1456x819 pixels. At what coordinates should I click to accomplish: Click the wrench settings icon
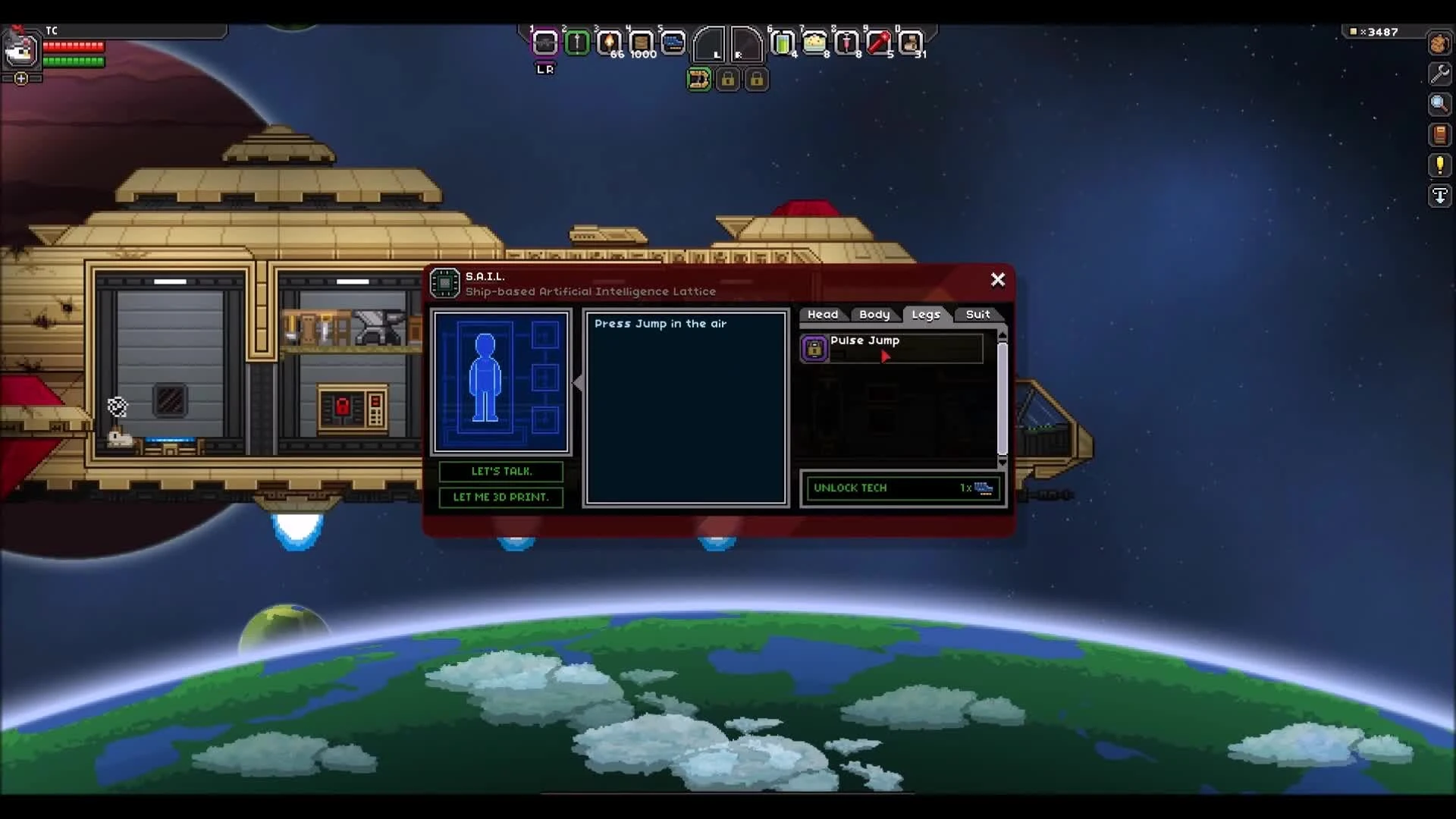point(1439,74)
